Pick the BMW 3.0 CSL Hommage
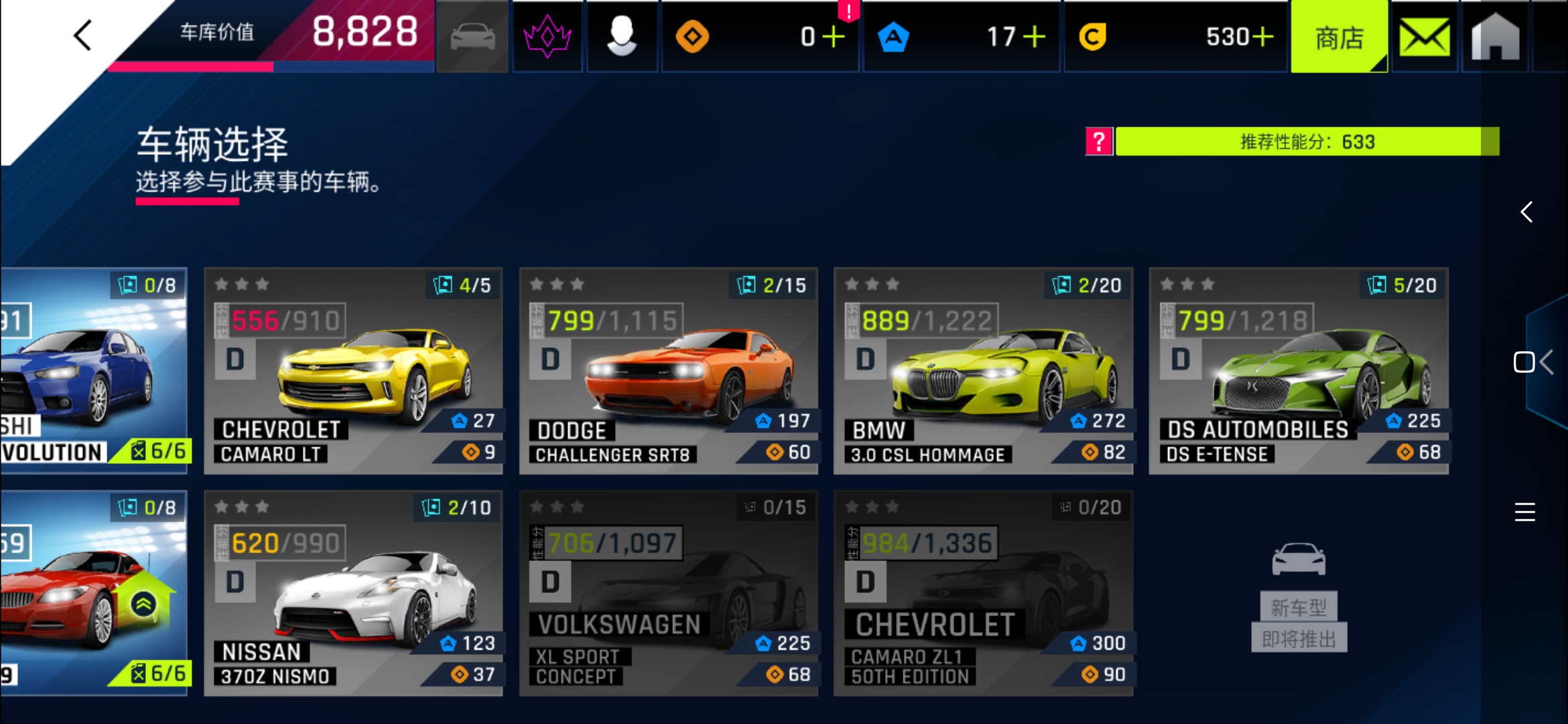The image size is (1568, 724). click(x=983, y=371)
